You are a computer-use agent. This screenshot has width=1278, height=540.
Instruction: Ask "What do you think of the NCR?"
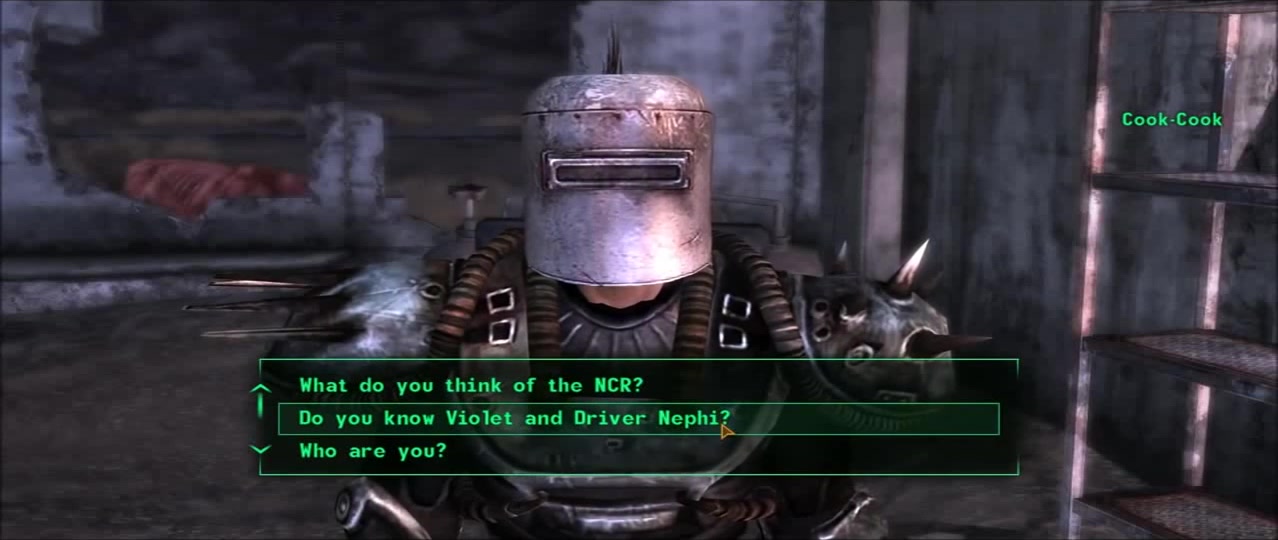click(x=470, y=385)
